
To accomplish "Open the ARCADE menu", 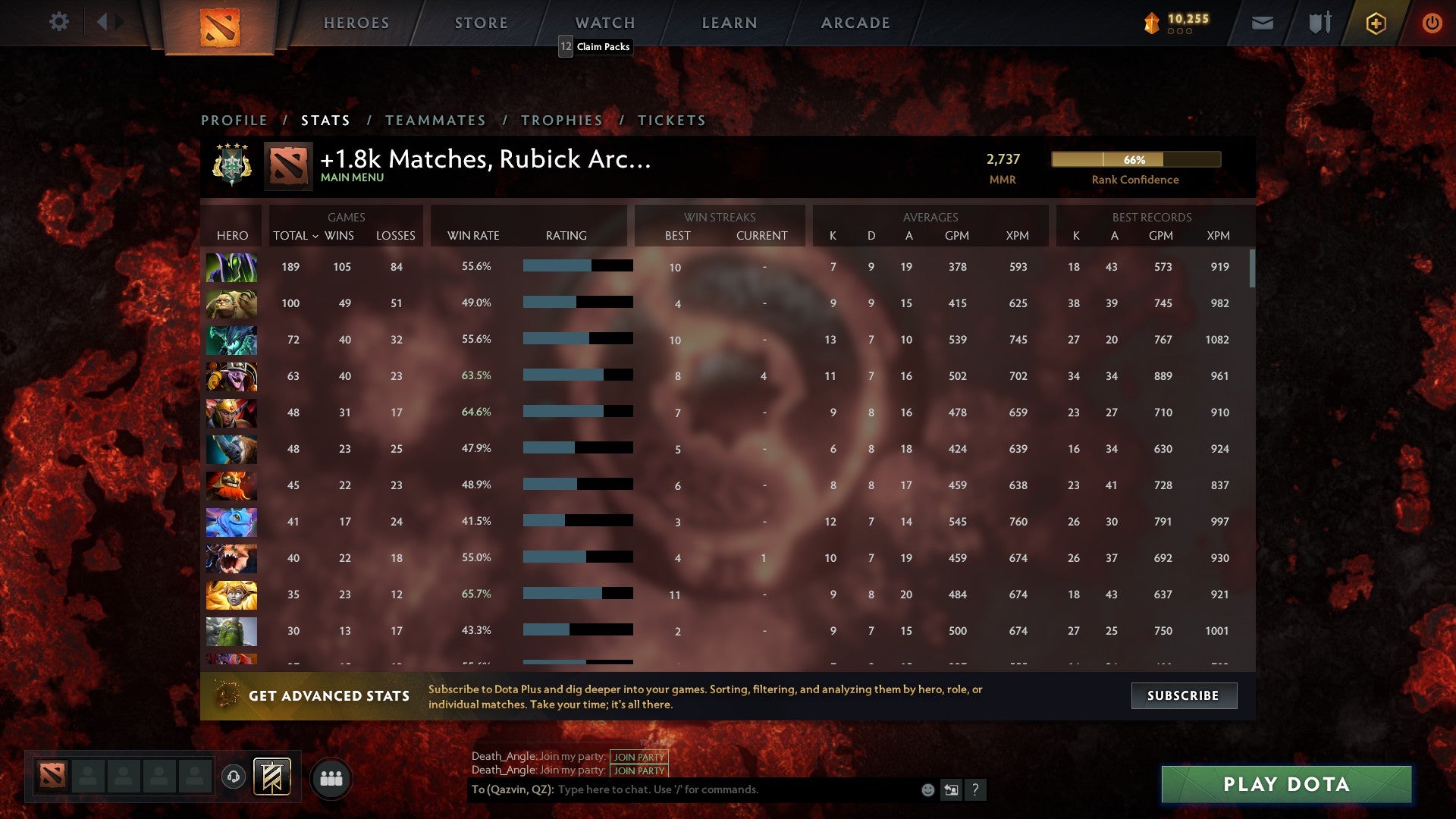I will coord(854,22).
